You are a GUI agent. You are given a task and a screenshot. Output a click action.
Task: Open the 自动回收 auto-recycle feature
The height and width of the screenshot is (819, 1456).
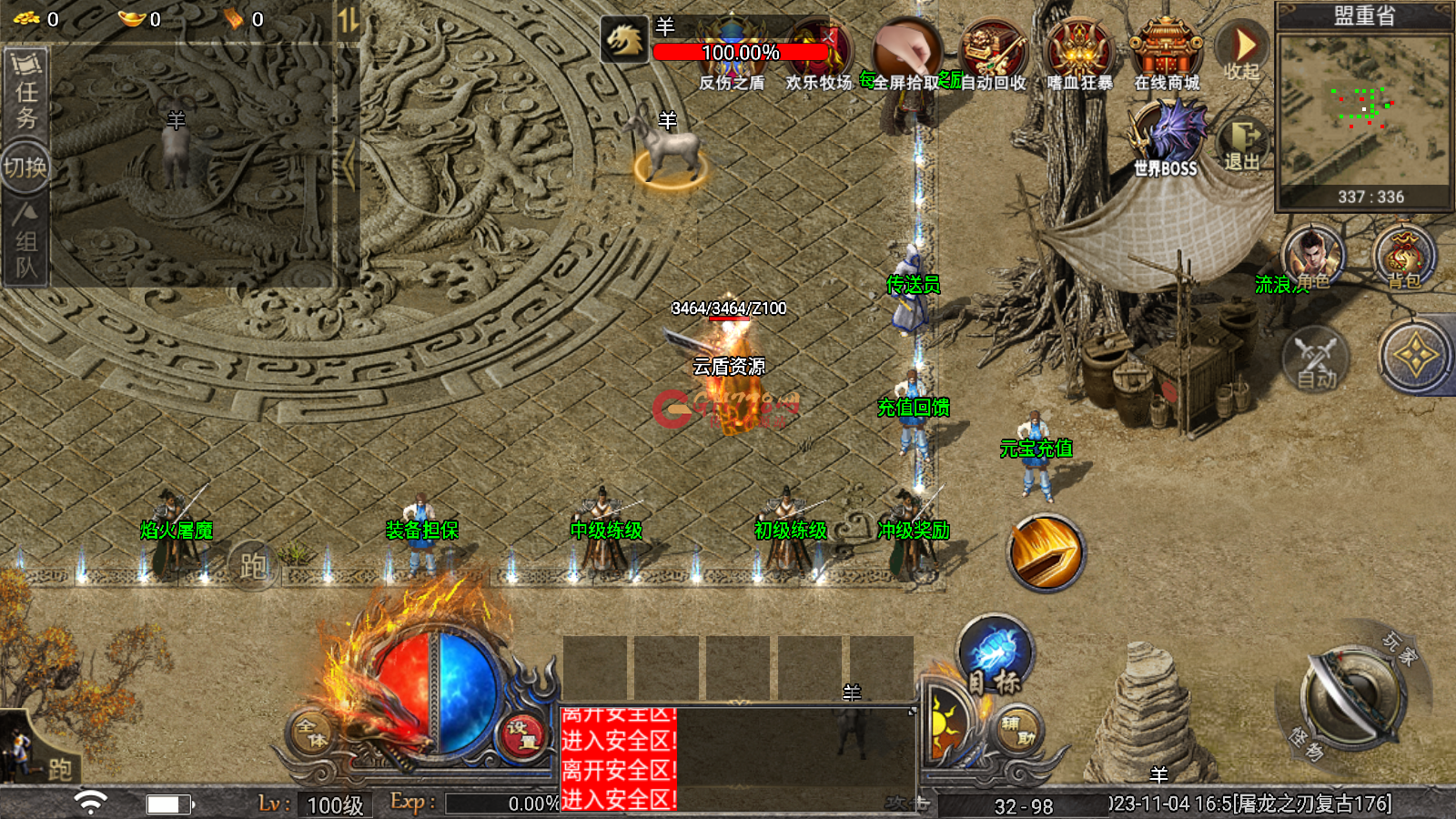(993, 53)
